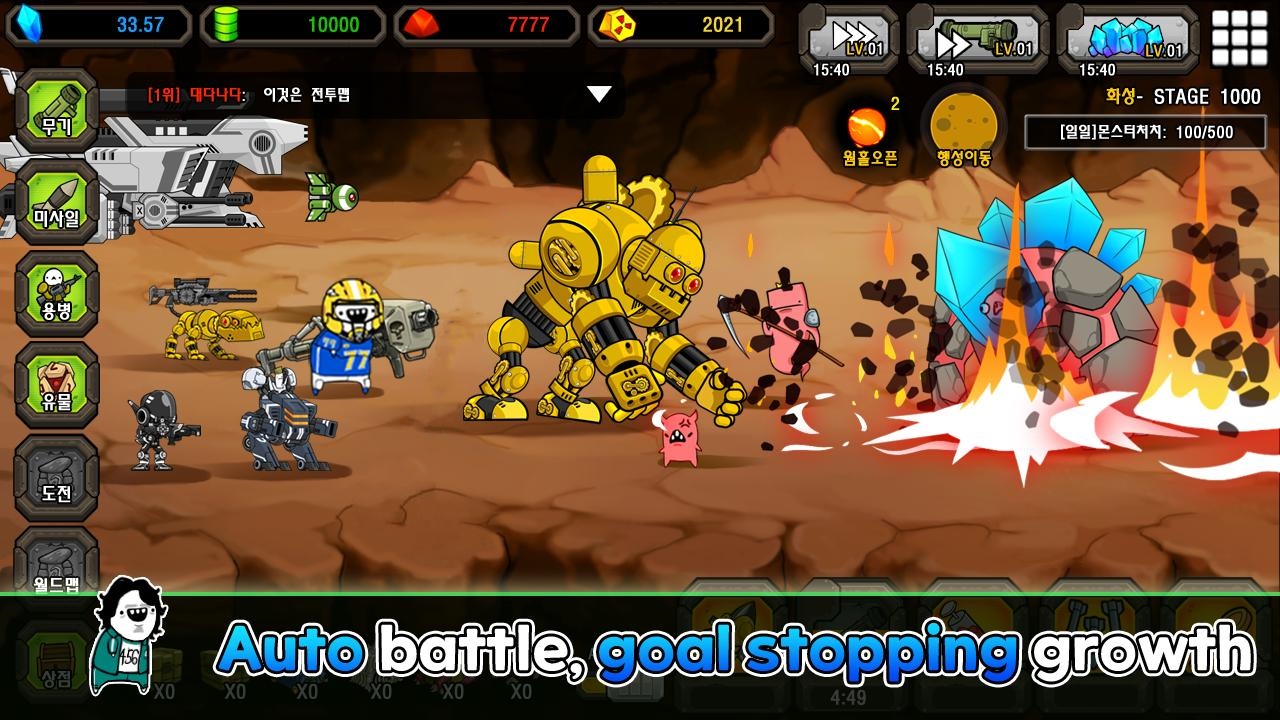Screen dimensions: 1280x720
Task: Open the chat message bar
Action: (360, 95)
